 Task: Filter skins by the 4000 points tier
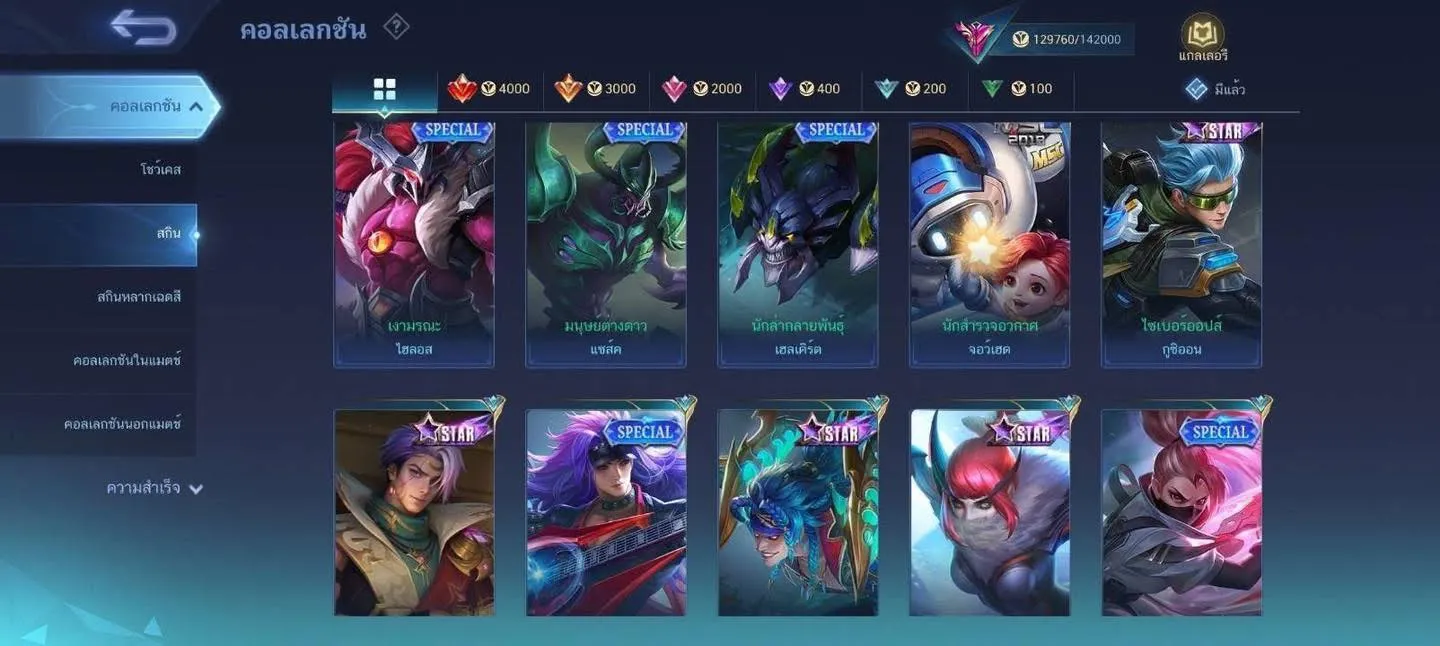(490, 89)
